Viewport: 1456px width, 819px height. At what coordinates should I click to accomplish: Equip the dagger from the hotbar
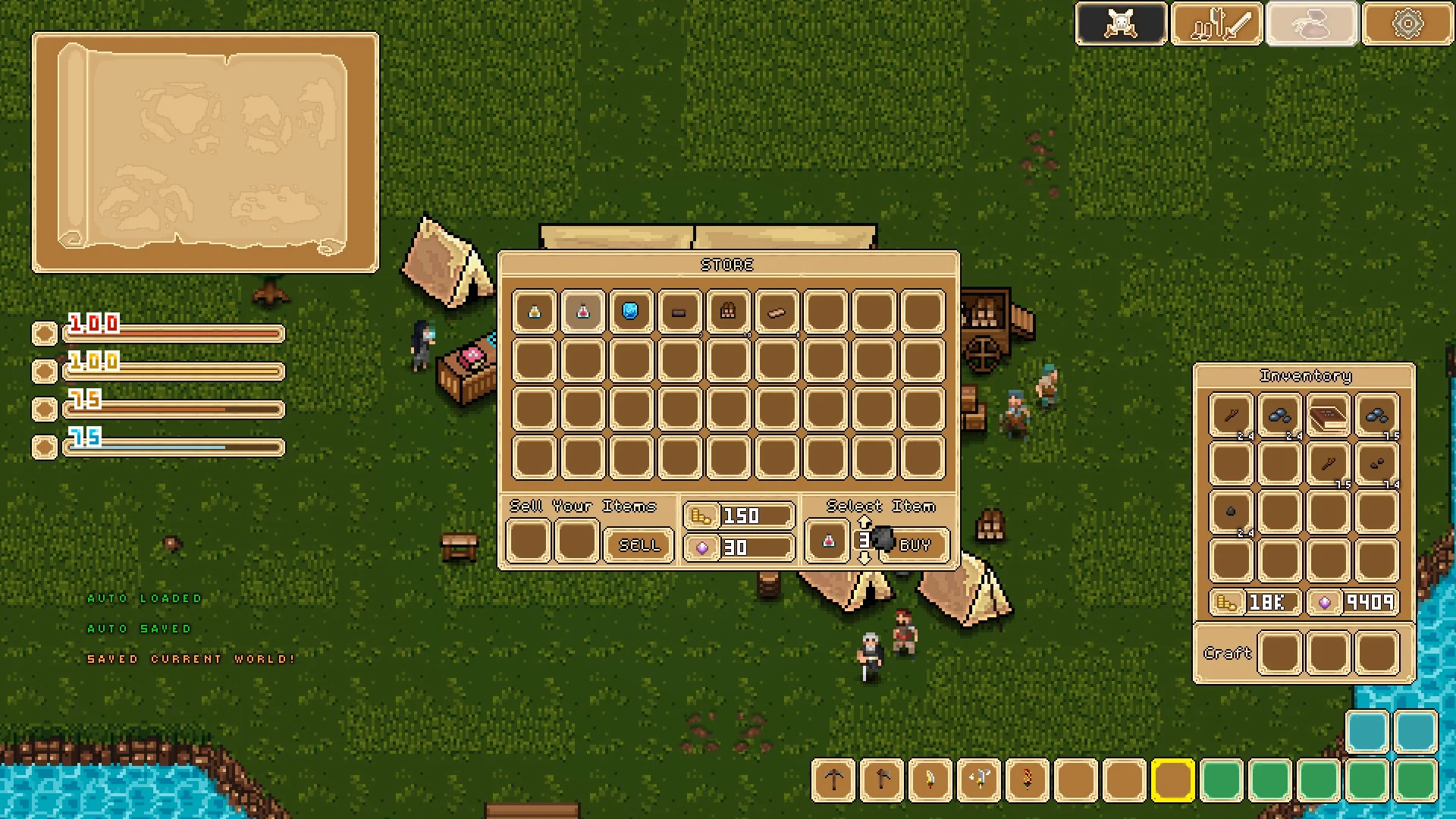pyautogui.click(x=930, y=780)
